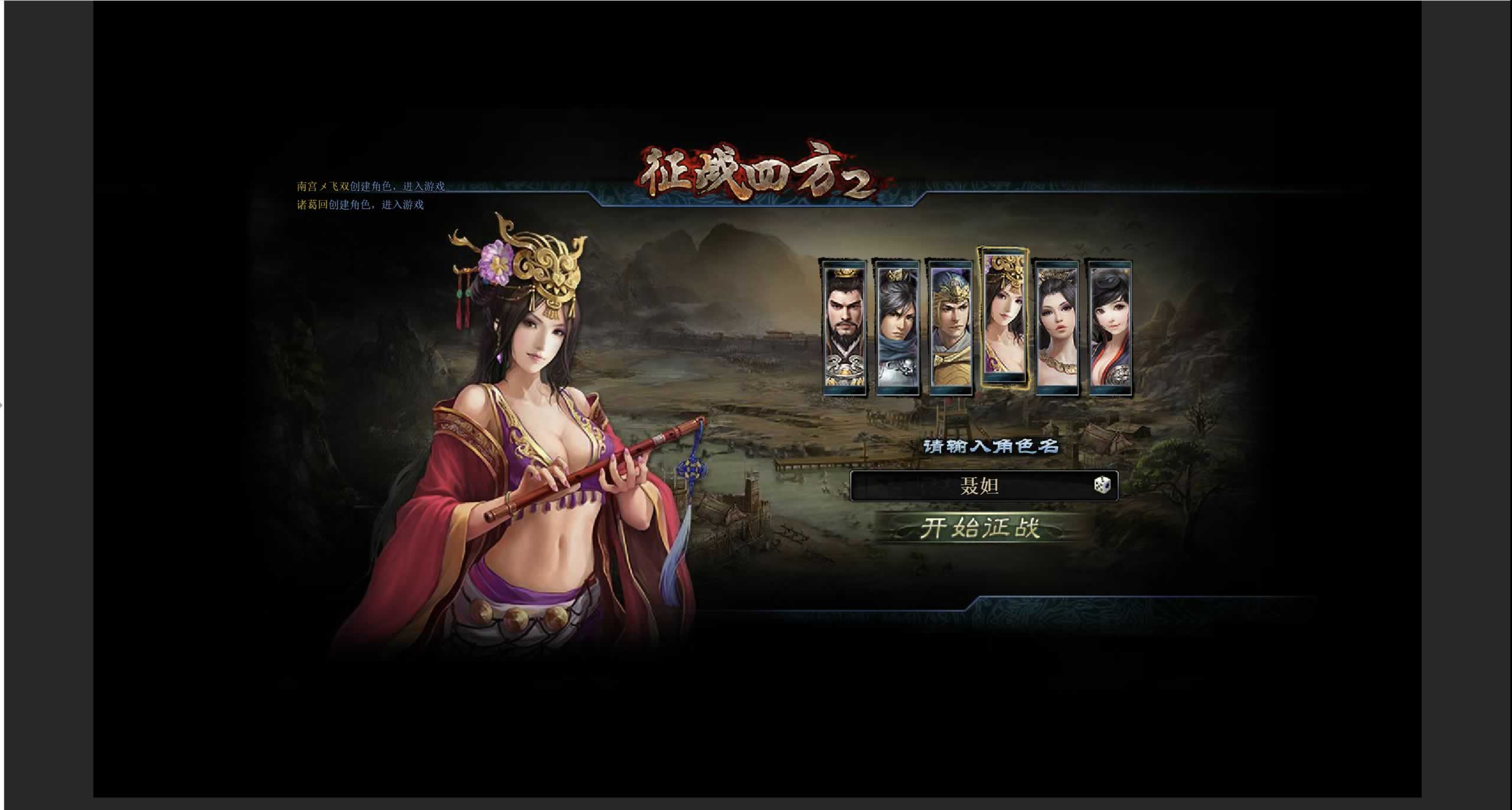Roll the dice for a random name
1512x810 pixels.
pyautogui.click(x=1102, y=485)
